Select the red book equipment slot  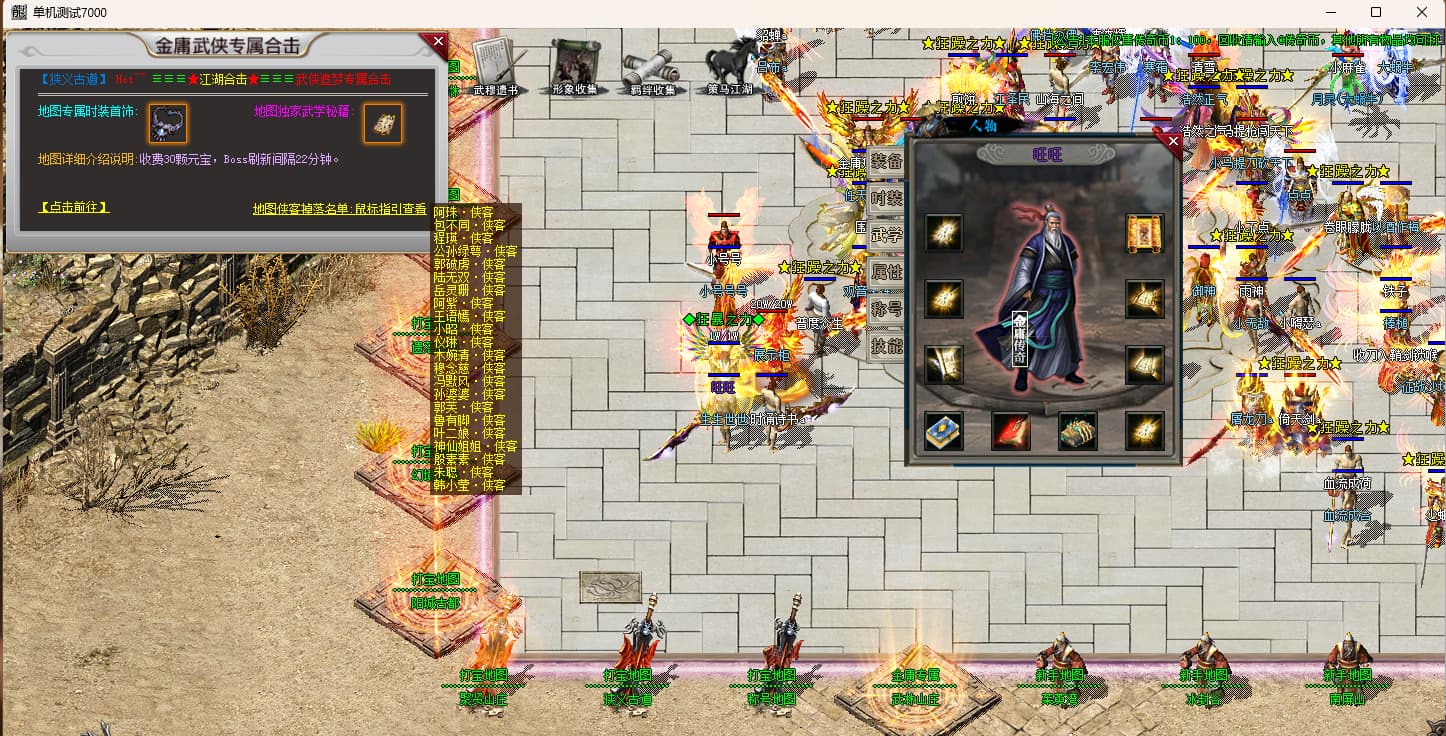click(x=1010, y=431)
